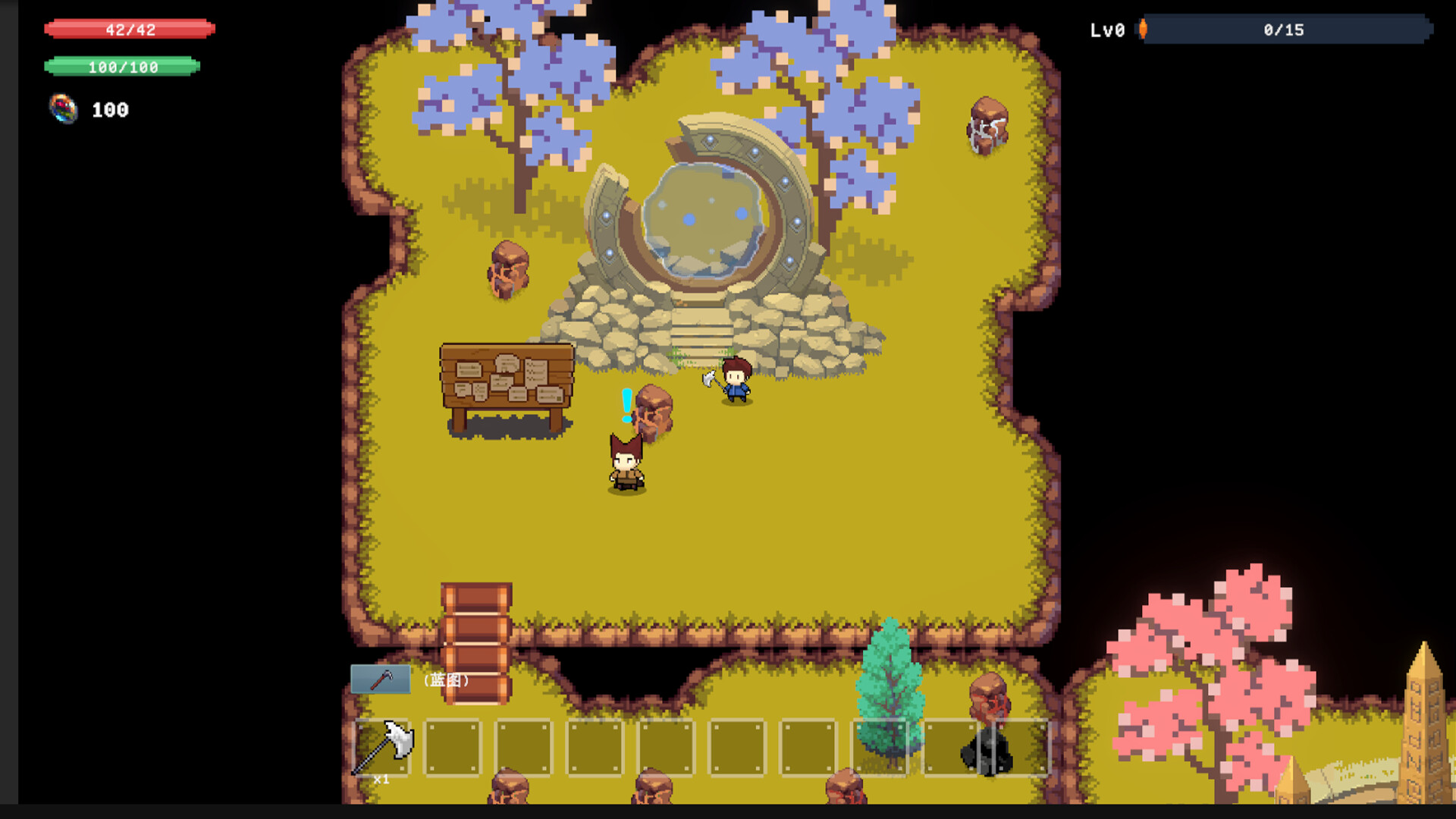The image size is (1456, 819).
Task: Click the green stamina bar showing 100/100
Action: click(x=123, y=67)
